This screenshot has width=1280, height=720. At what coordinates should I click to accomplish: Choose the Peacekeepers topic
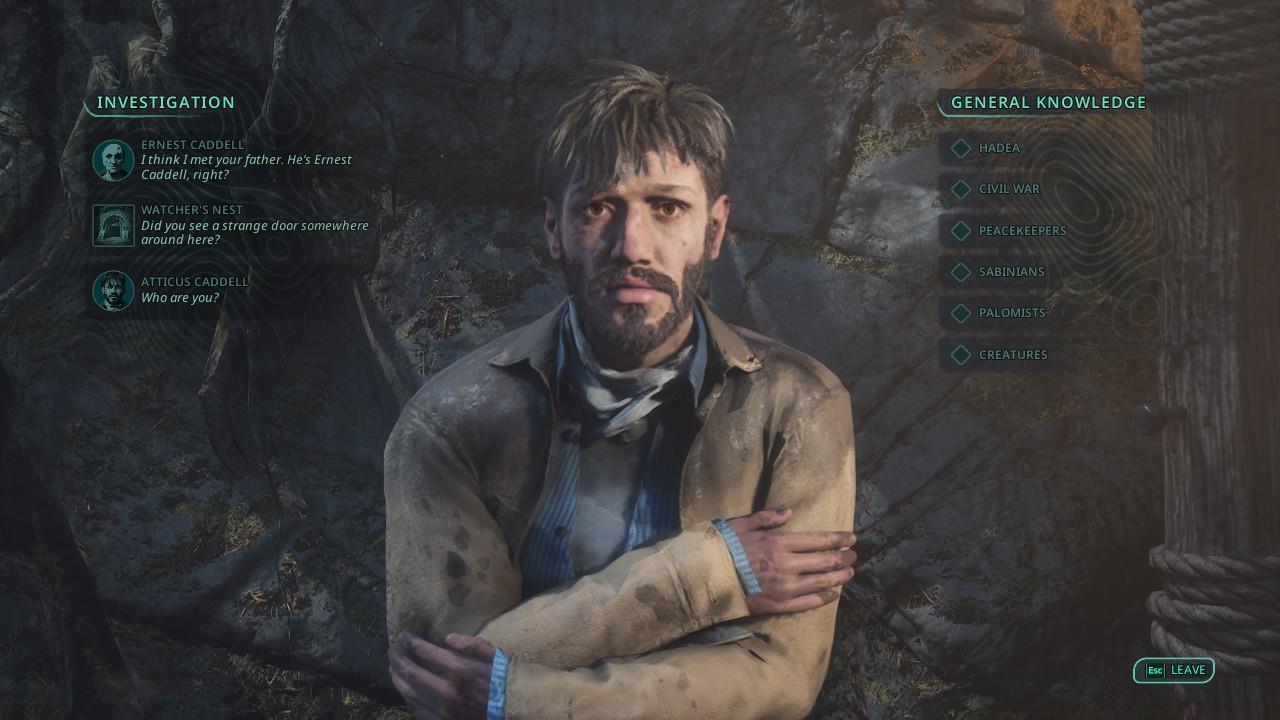click(x=1022, y=231)
